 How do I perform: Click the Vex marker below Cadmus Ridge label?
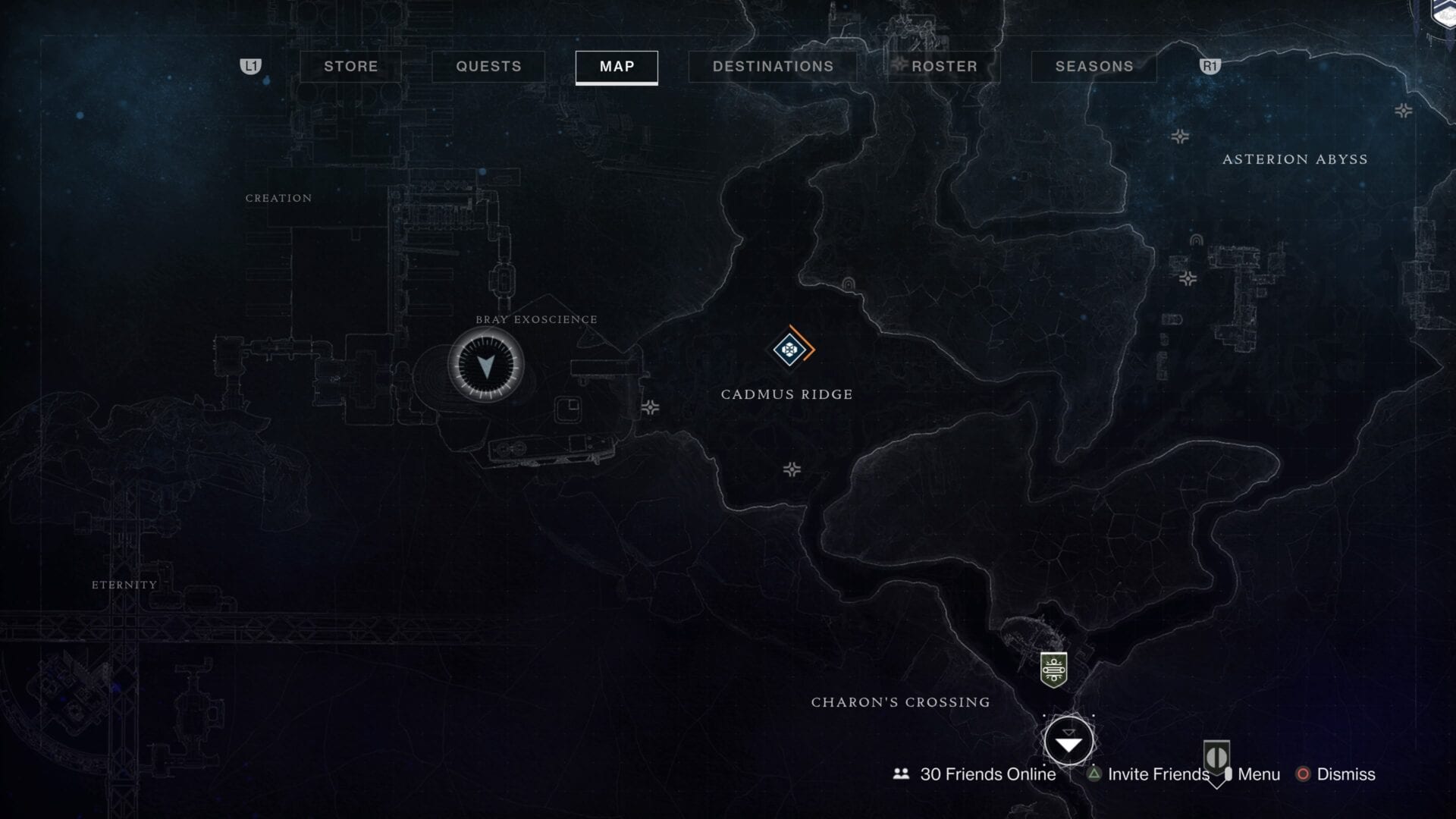792,470
